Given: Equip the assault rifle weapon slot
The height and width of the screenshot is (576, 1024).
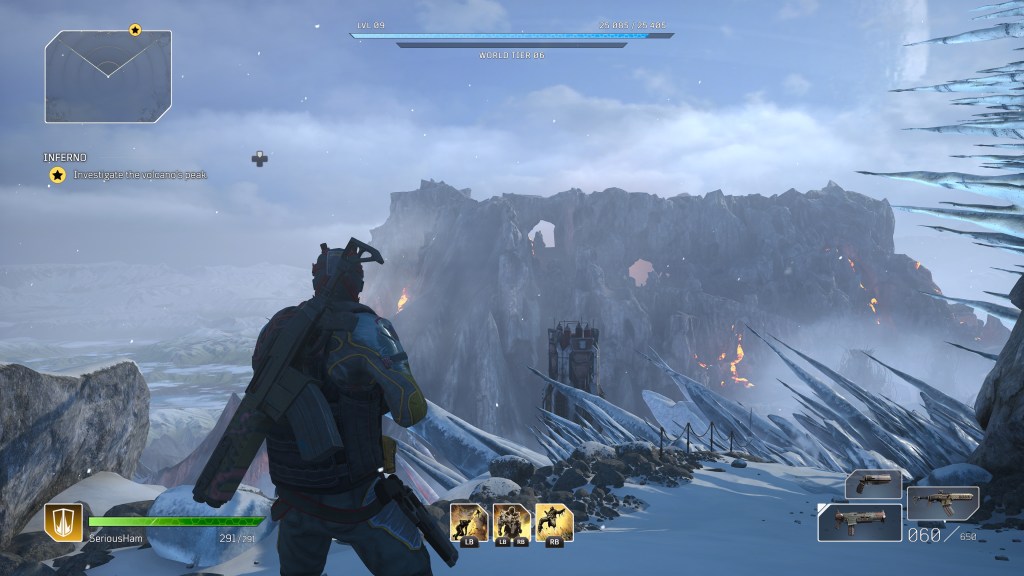Looking at the screenshot, I should coord(943,503).
